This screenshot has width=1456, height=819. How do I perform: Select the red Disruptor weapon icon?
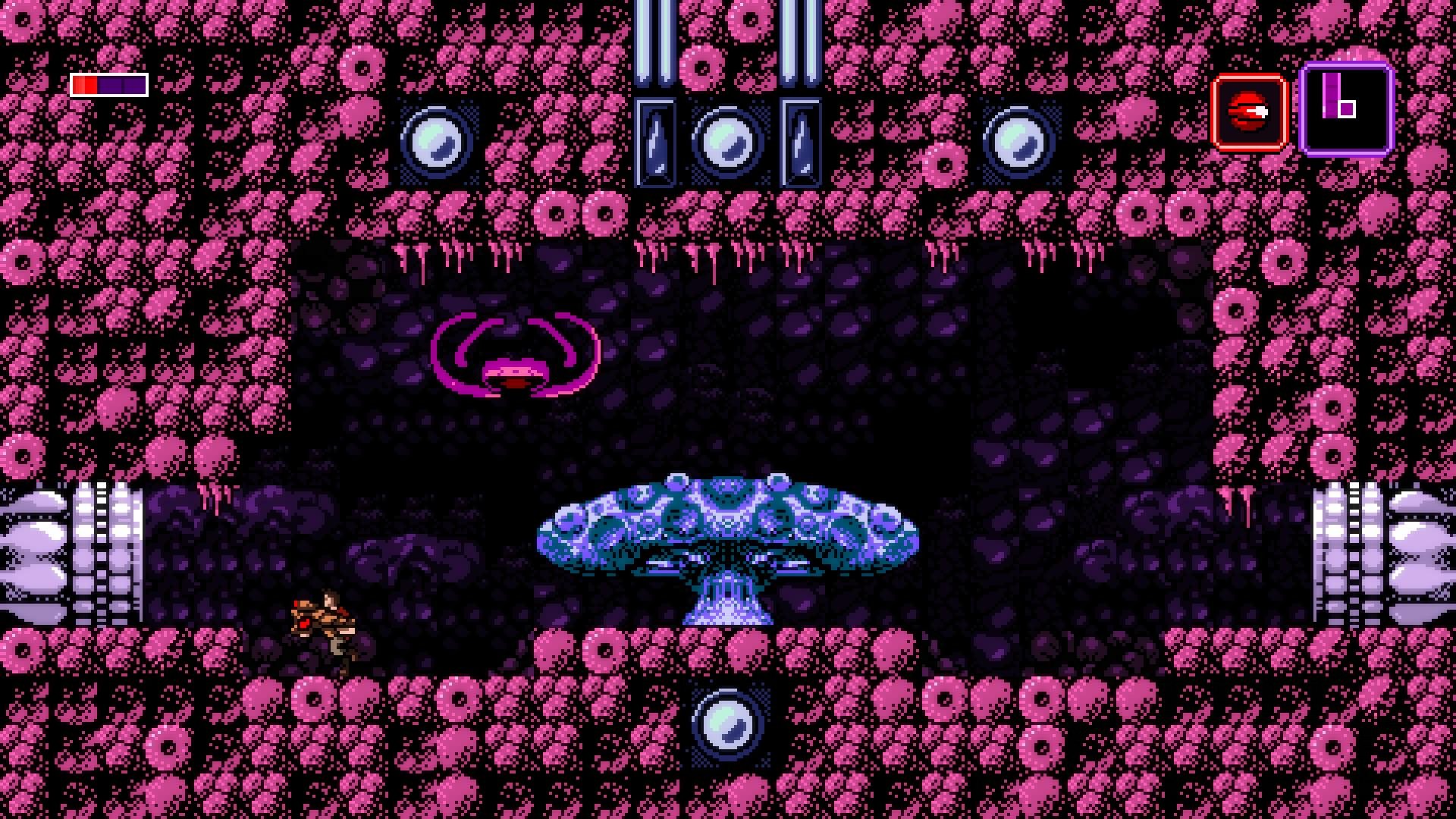click(x=1249, y=111)
